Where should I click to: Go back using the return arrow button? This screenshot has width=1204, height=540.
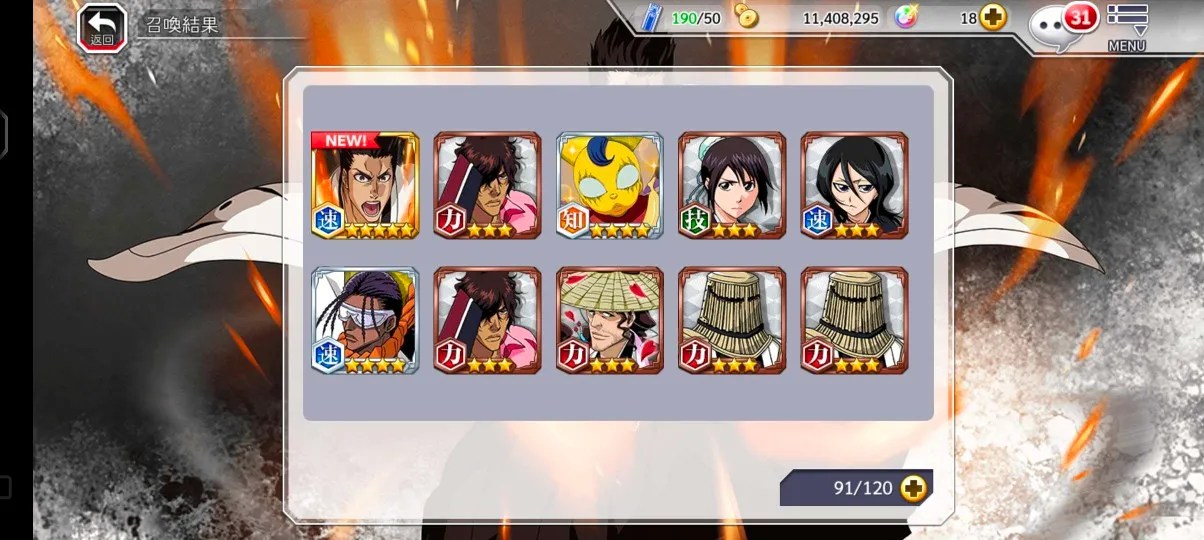[x=102, y=27]
